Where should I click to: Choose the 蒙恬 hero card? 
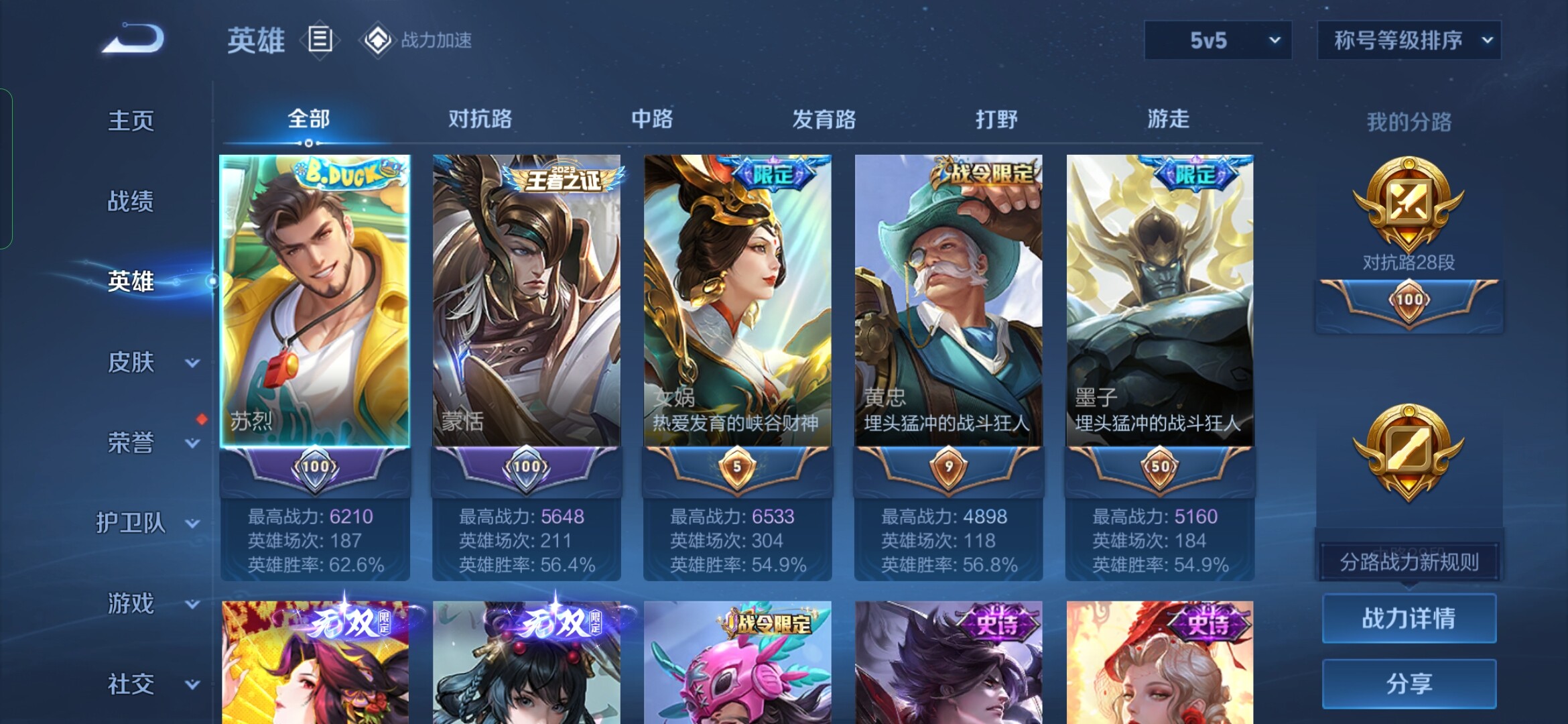point(526,302)
